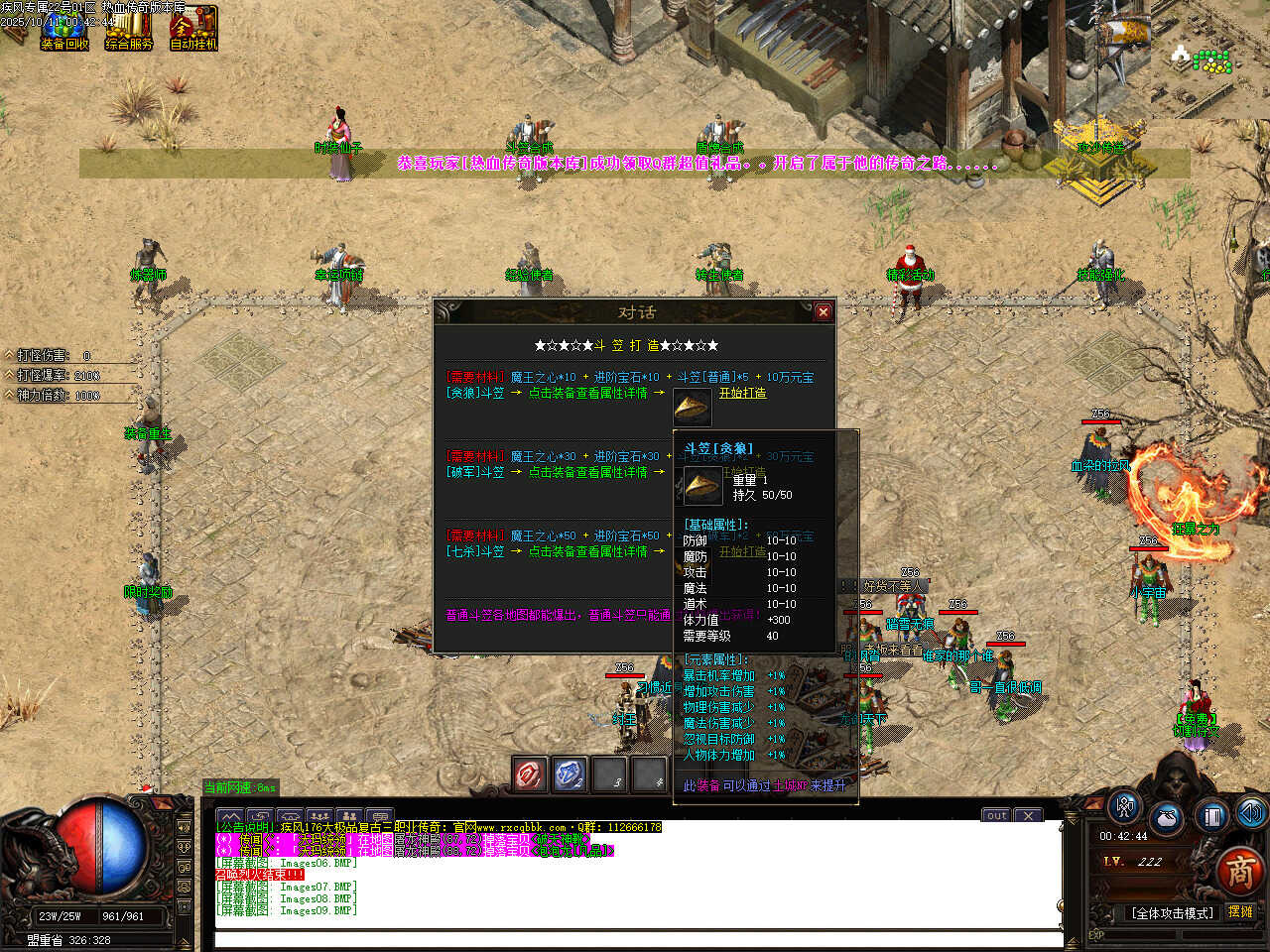The image size is (1270, 952).
Task: Toggle the sound speaker icon
Action: coord(1251,813)
